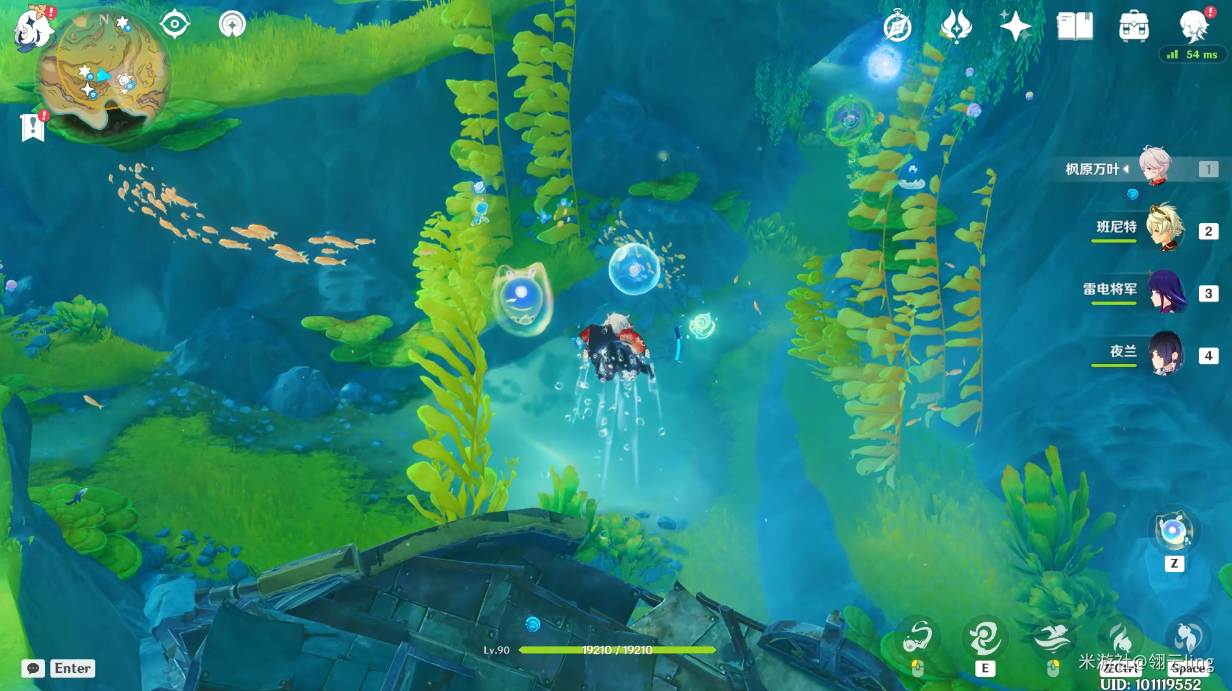The image size is (1232, 691).
Task: Activate the swirl skill icon labeled E
Action: (x=985, y=636)
